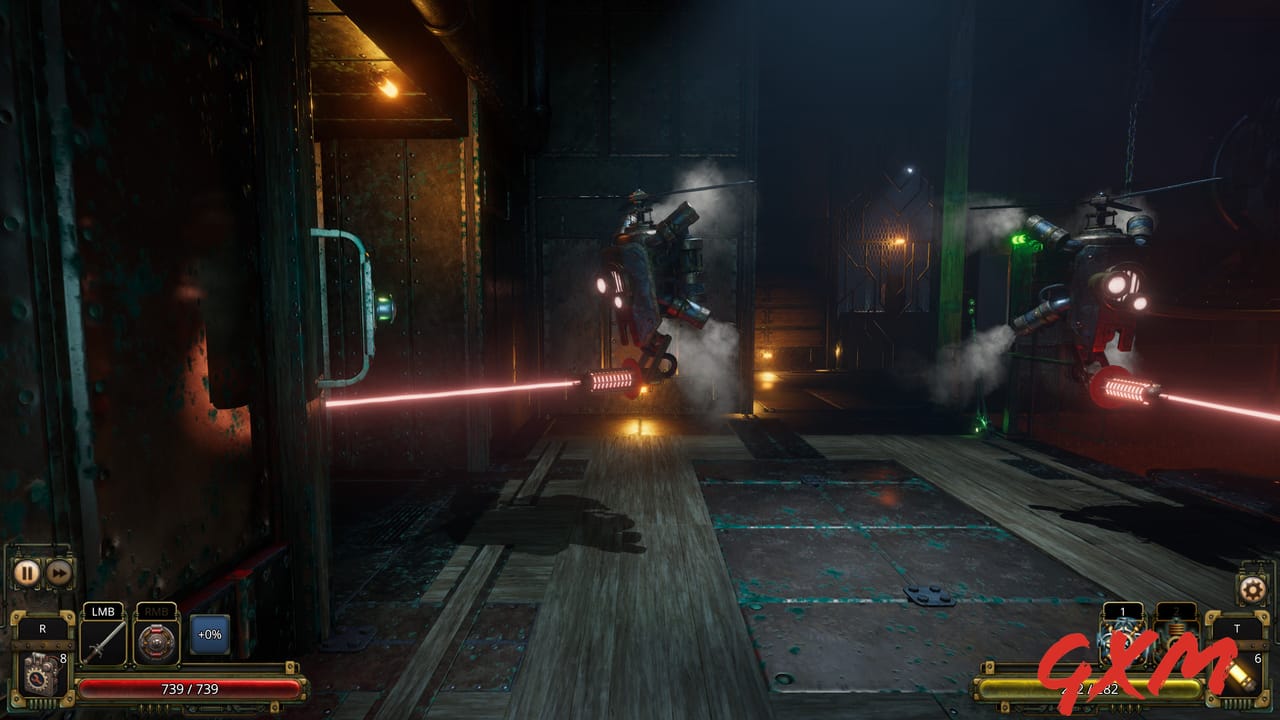
Task: Click the RMB label above the shield
Action: [156, 611]
